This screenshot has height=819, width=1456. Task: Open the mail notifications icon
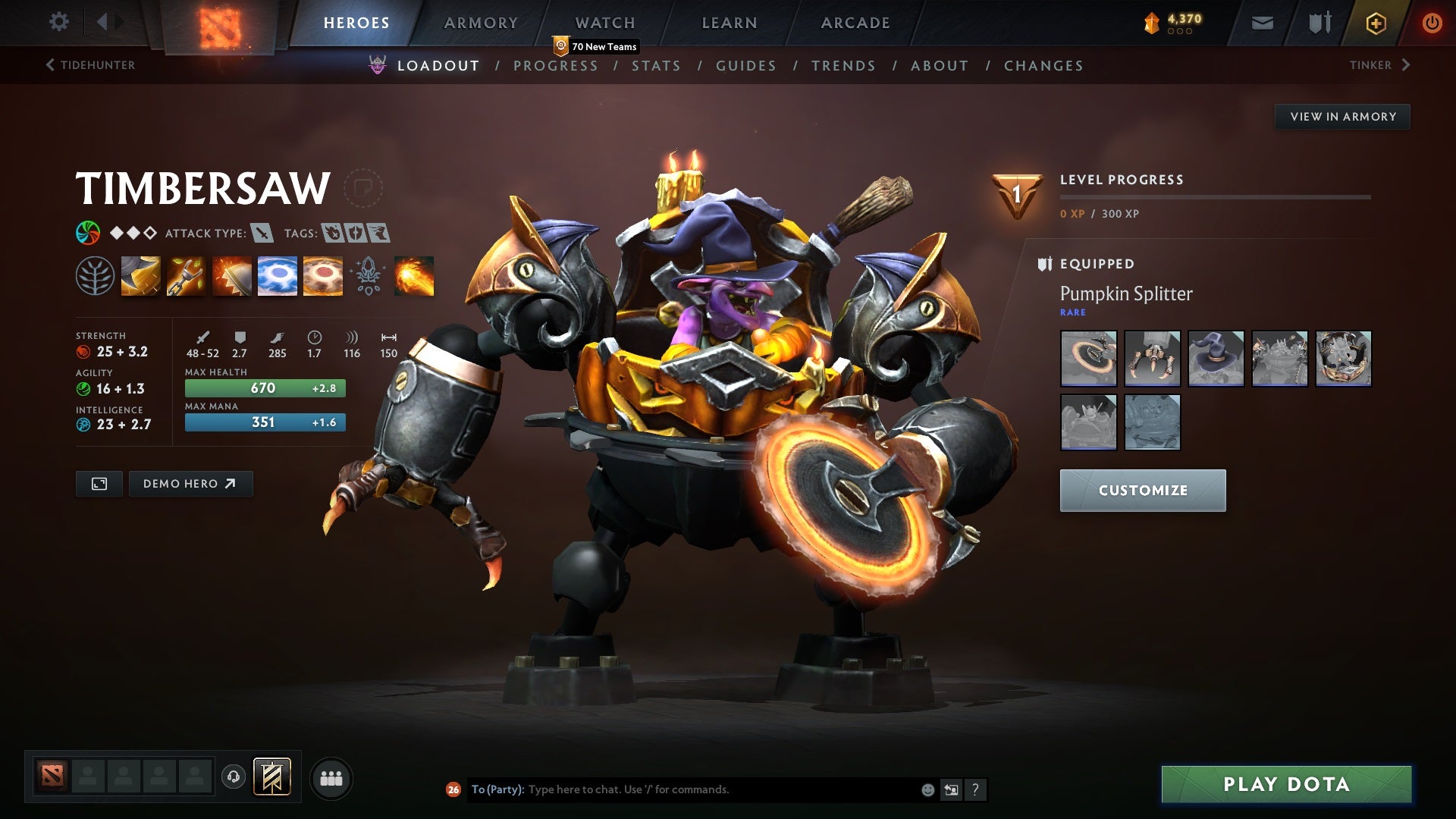1261,23
